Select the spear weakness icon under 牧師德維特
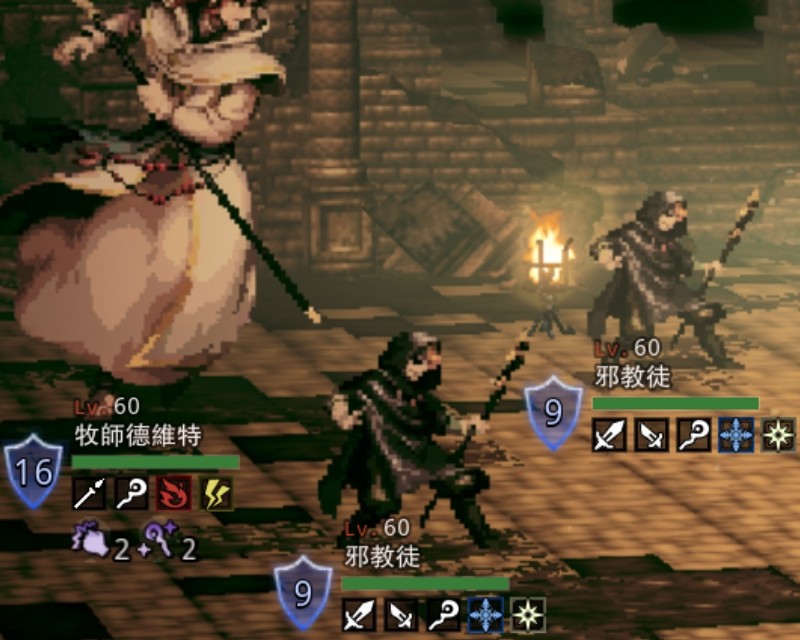Viewport: 800px width, 640px height. pyautogui.click(x=89, y=494)
